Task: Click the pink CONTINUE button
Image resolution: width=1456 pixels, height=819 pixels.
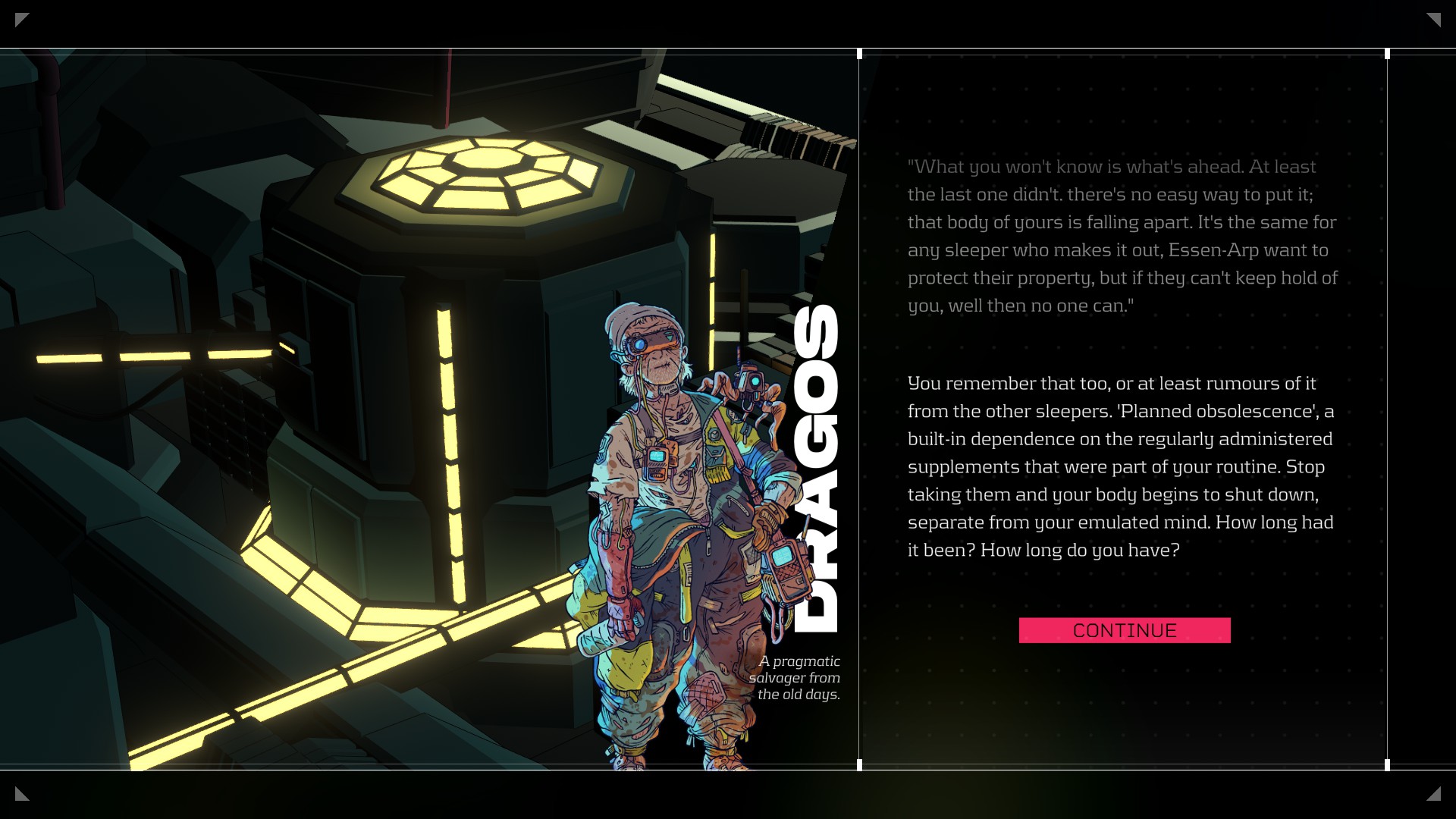Action: [x=1124, y=630]
